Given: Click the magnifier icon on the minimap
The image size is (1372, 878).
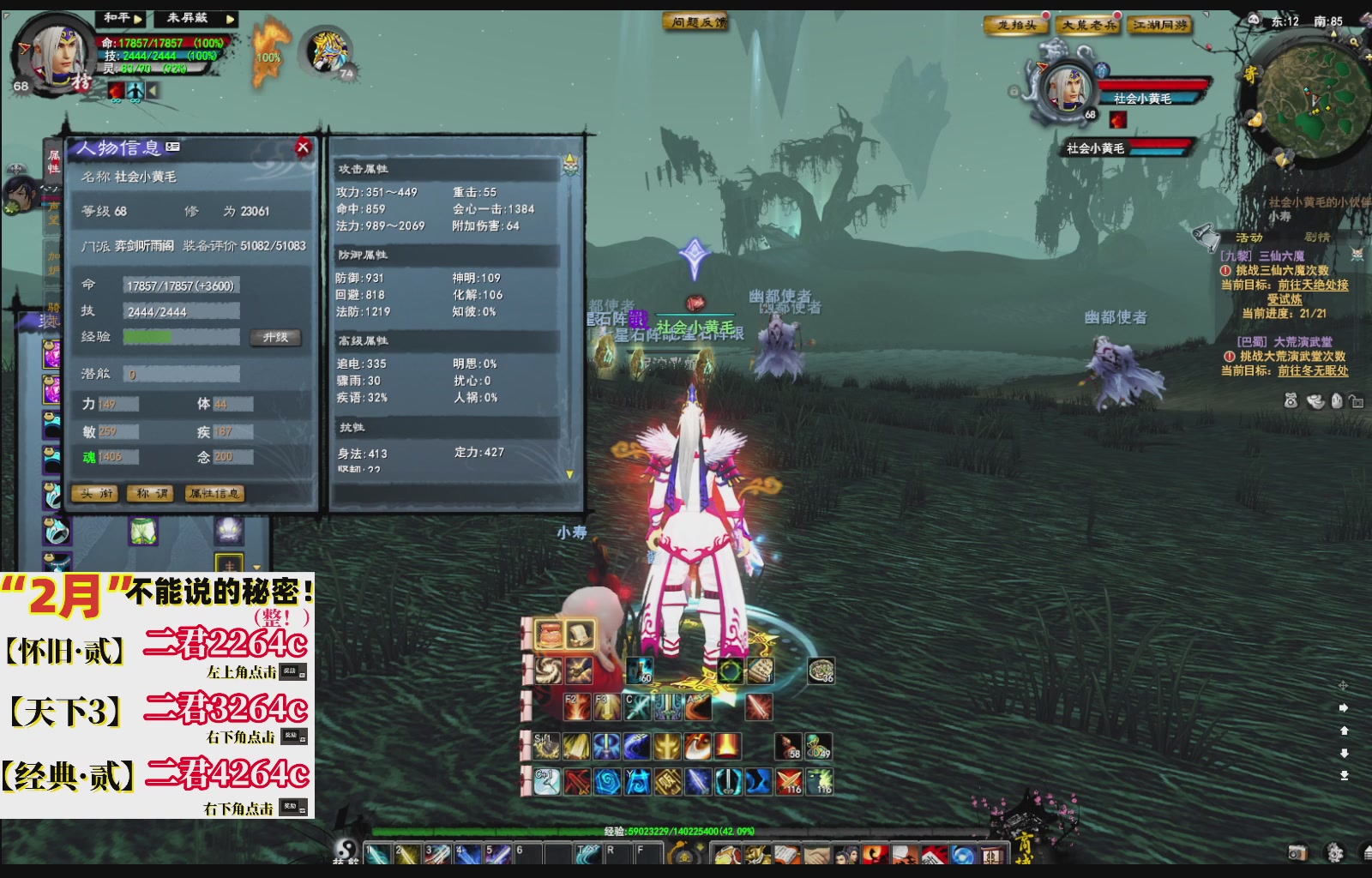Looking at the screenshot, I should click(x=1353, y=42).
